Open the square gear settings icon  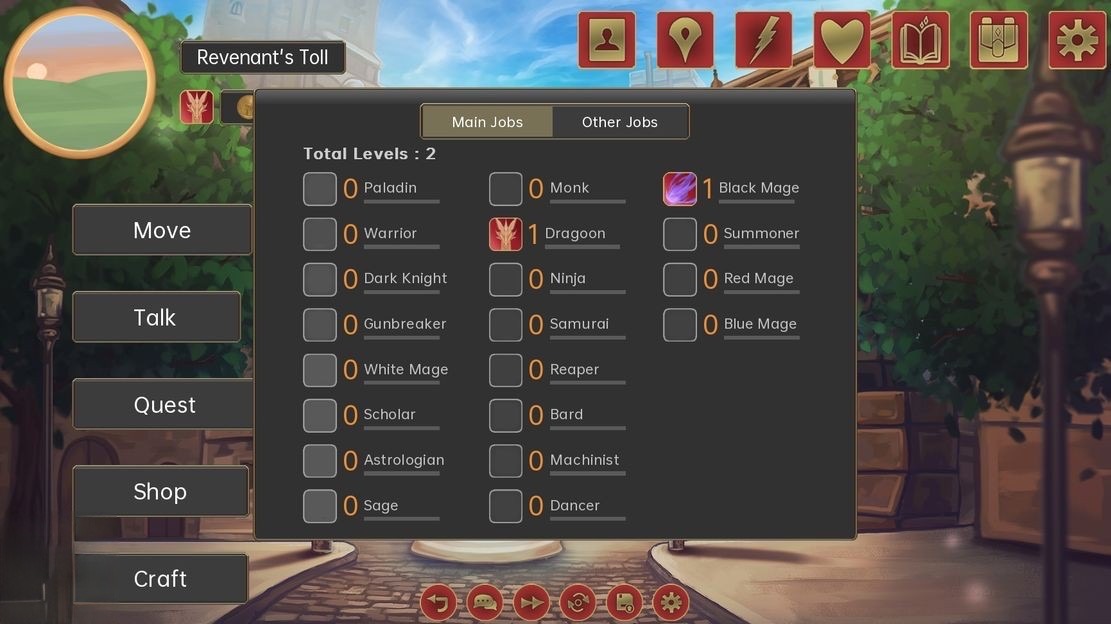(1077, 40)
